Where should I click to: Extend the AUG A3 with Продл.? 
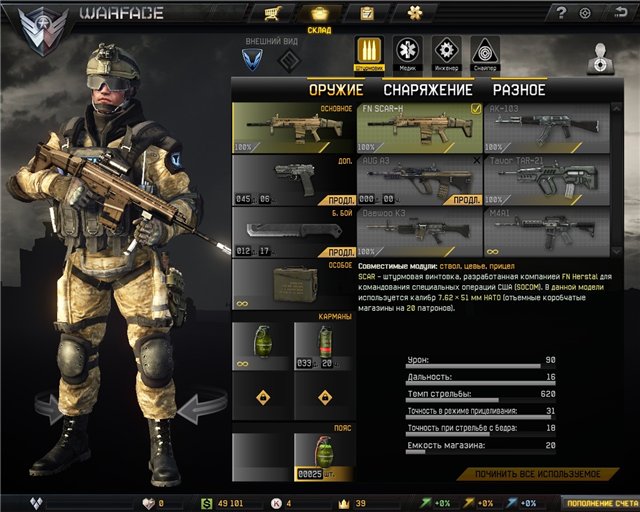coord(466,200)
